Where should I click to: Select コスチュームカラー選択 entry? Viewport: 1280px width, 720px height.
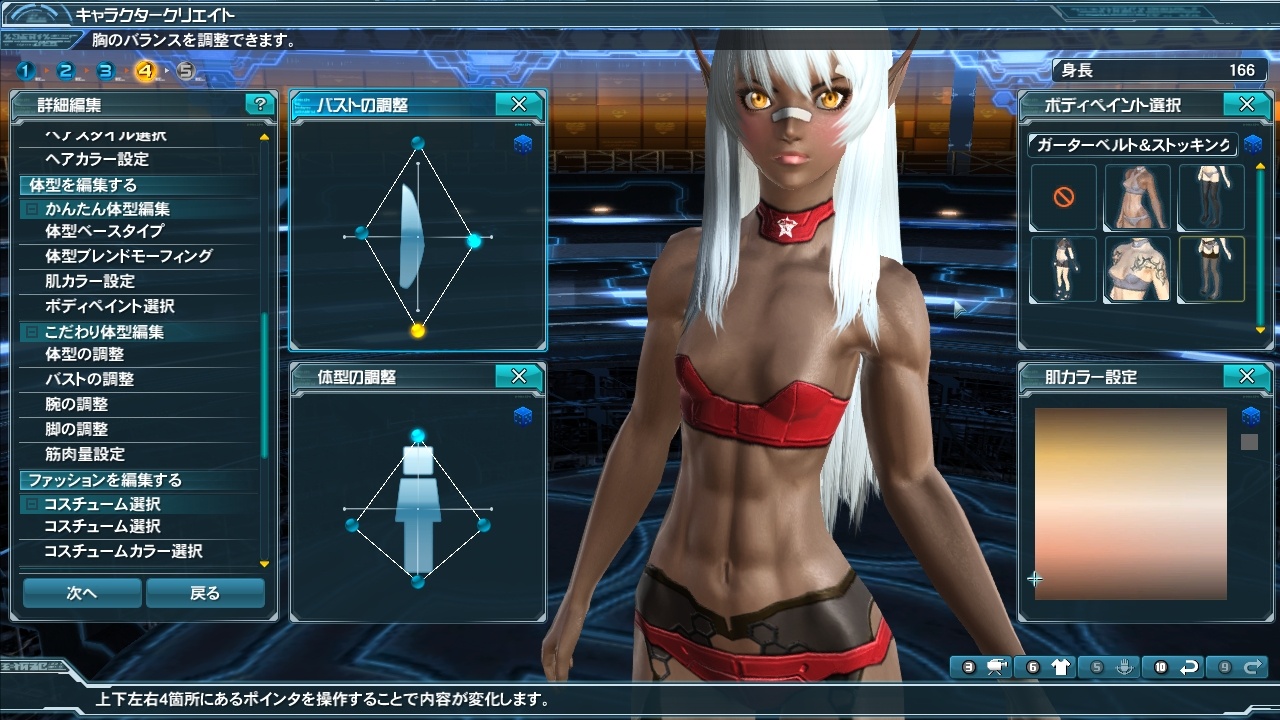click(x=123, y=551)
